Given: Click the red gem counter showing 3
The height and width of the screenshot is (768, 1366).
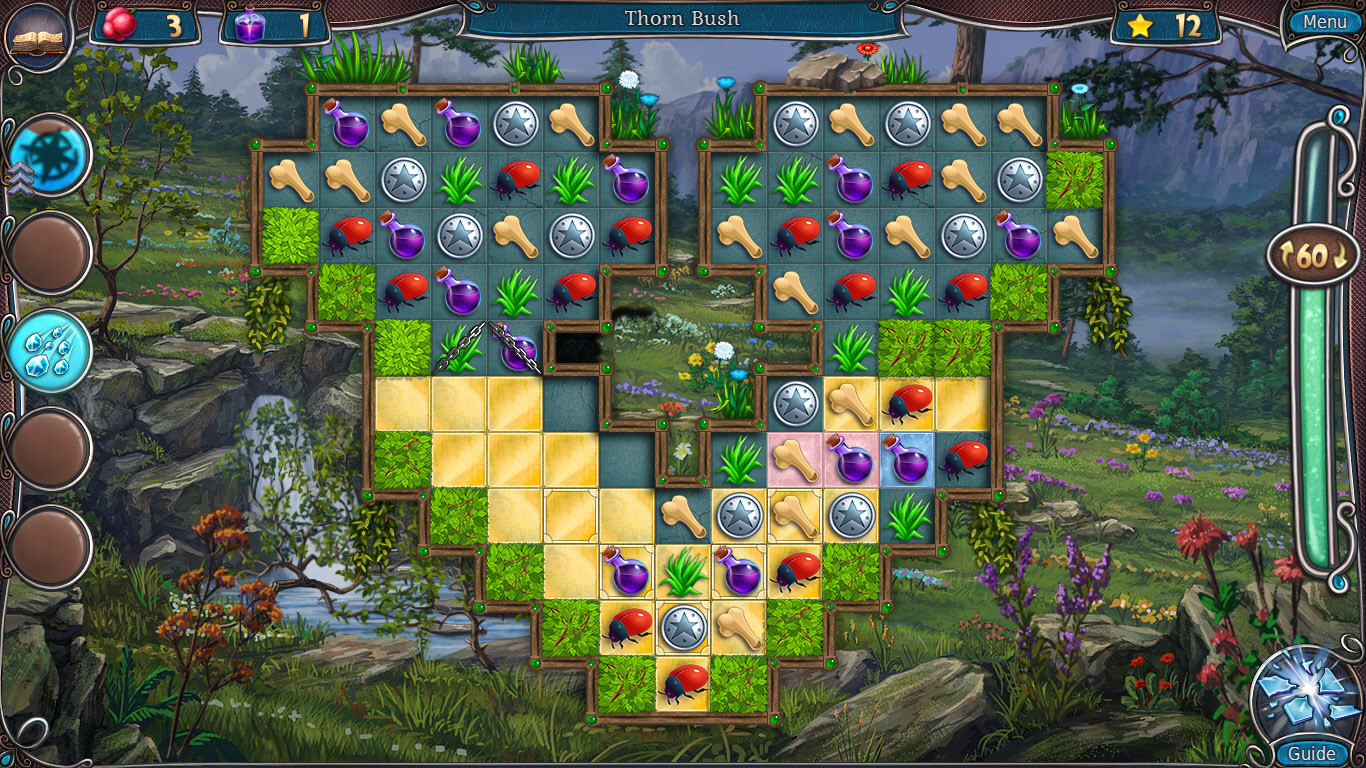Looking at the screenshot, I should tap(142, 22).
